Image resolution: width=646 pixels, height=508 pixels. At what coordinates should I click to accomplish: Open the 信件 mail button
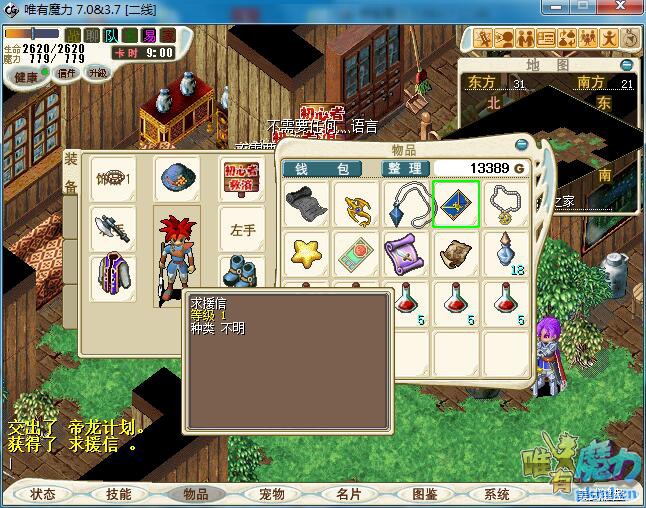tap(66, 73)
